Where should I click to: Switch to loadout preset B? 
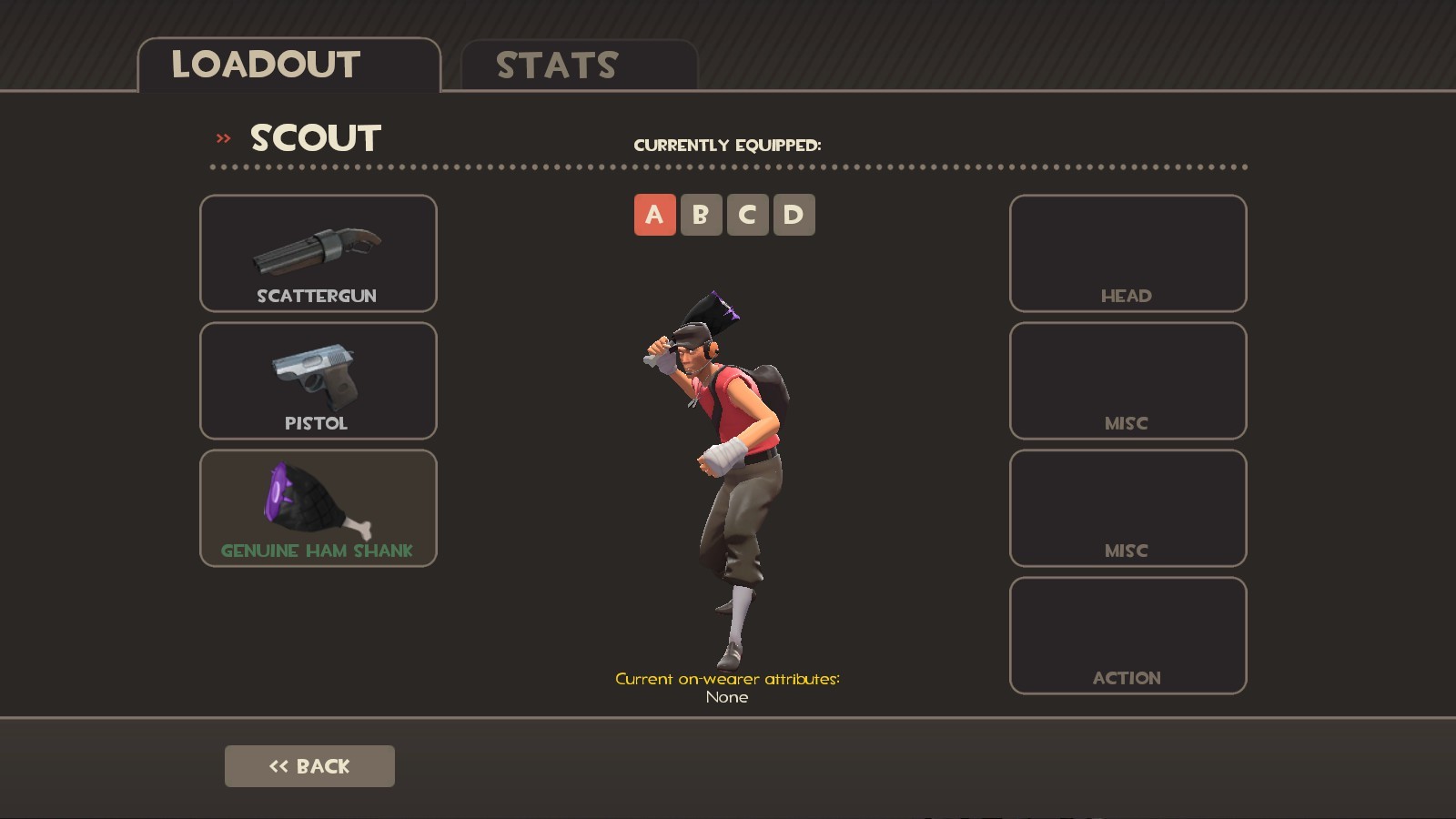(701, 215)
